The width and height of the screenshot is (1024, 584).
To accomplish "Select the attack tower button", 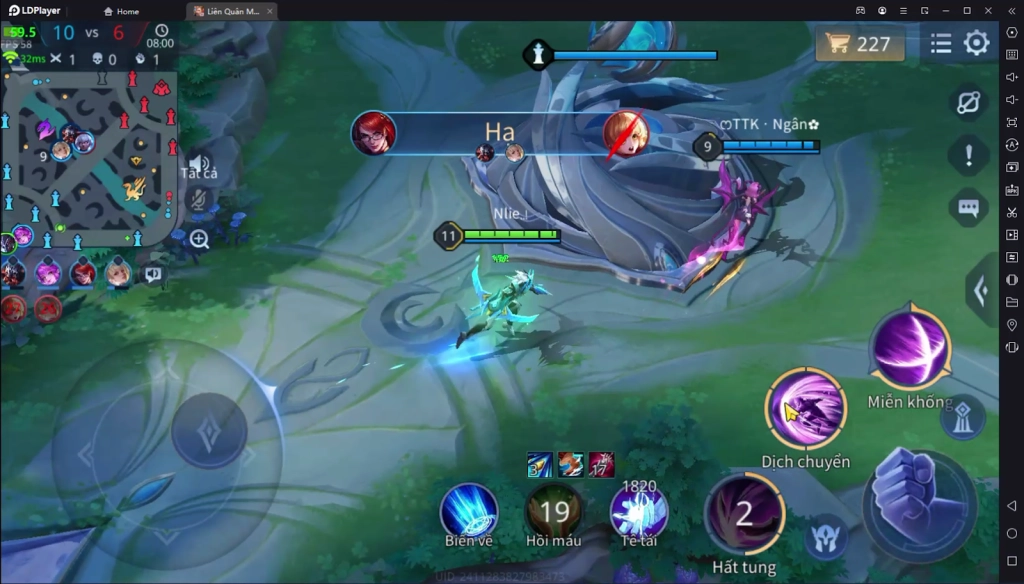I will 962,417.
